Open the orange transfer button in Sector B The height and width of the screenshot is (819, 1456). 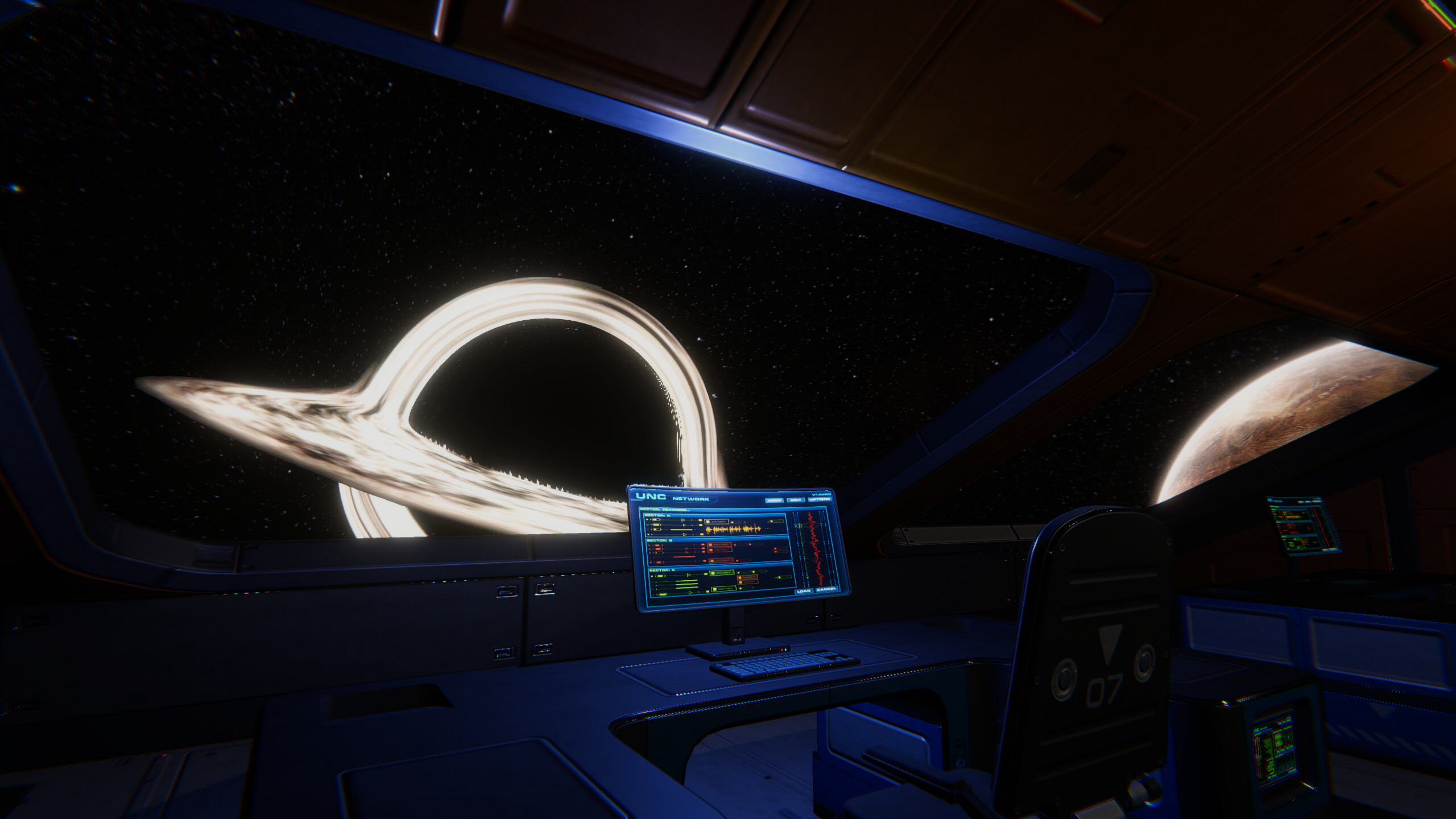[718, 544]
